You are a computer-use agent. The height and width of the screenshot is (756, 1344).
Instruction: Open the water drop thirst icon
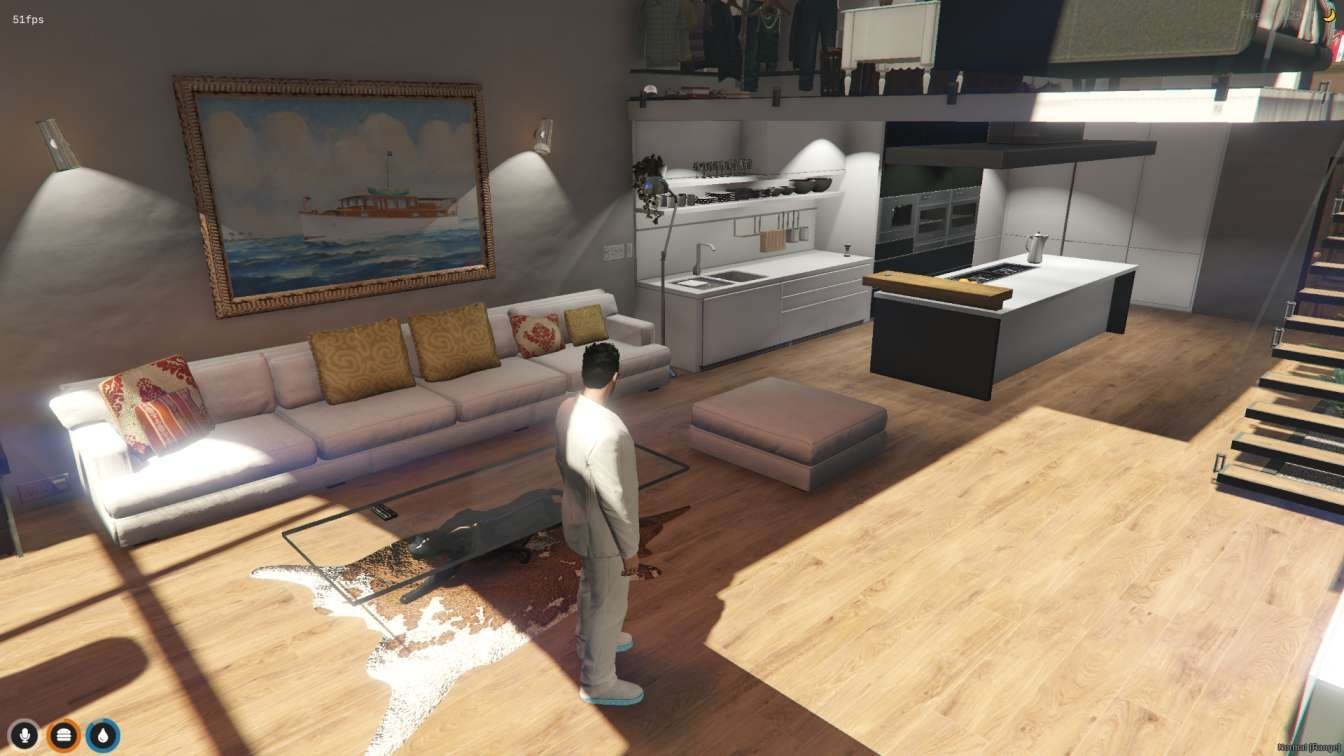[102, 736]
